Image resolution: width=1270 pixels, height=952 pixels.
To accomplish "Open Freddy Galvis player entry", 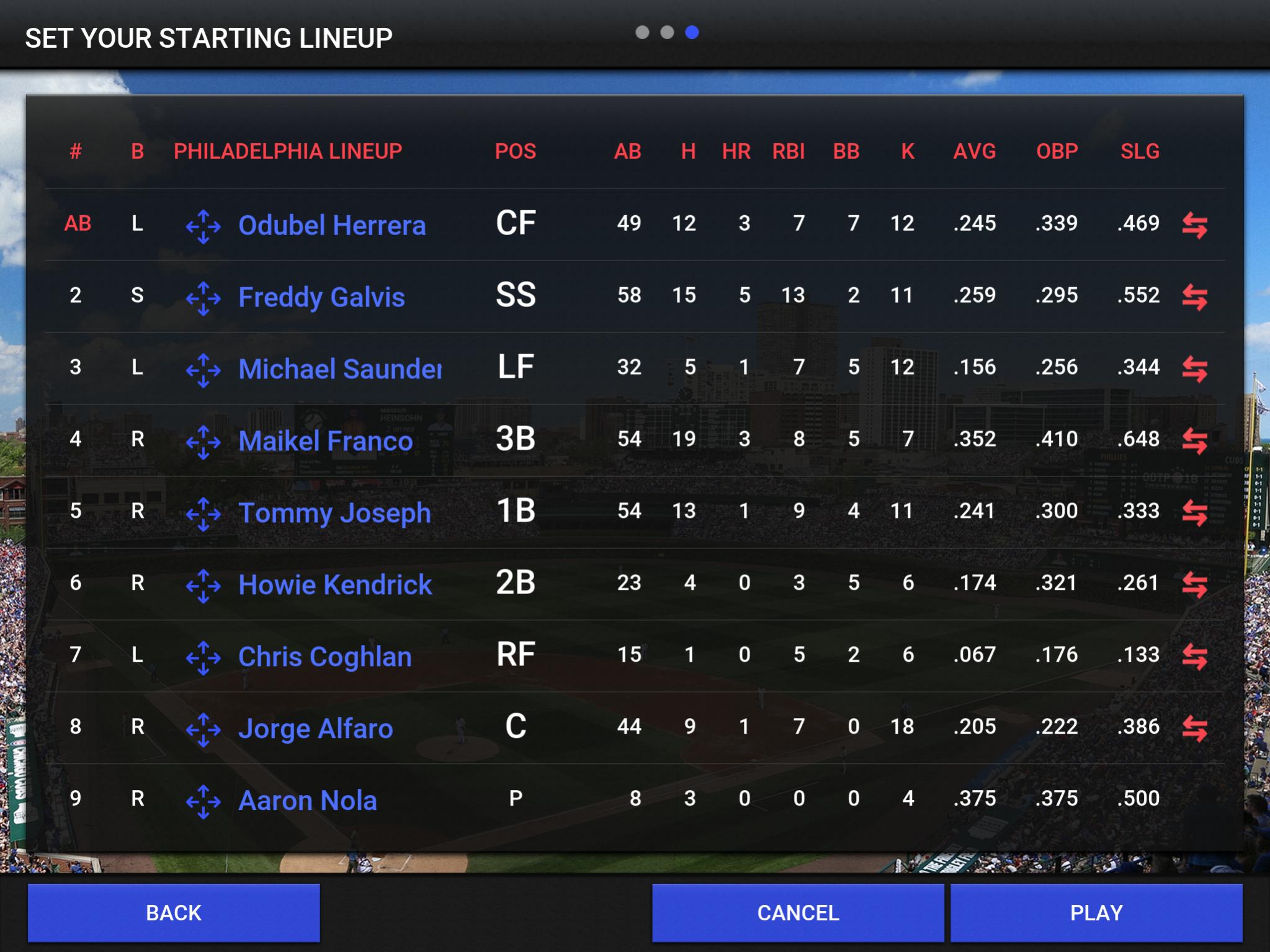I will tap(321, 297).
